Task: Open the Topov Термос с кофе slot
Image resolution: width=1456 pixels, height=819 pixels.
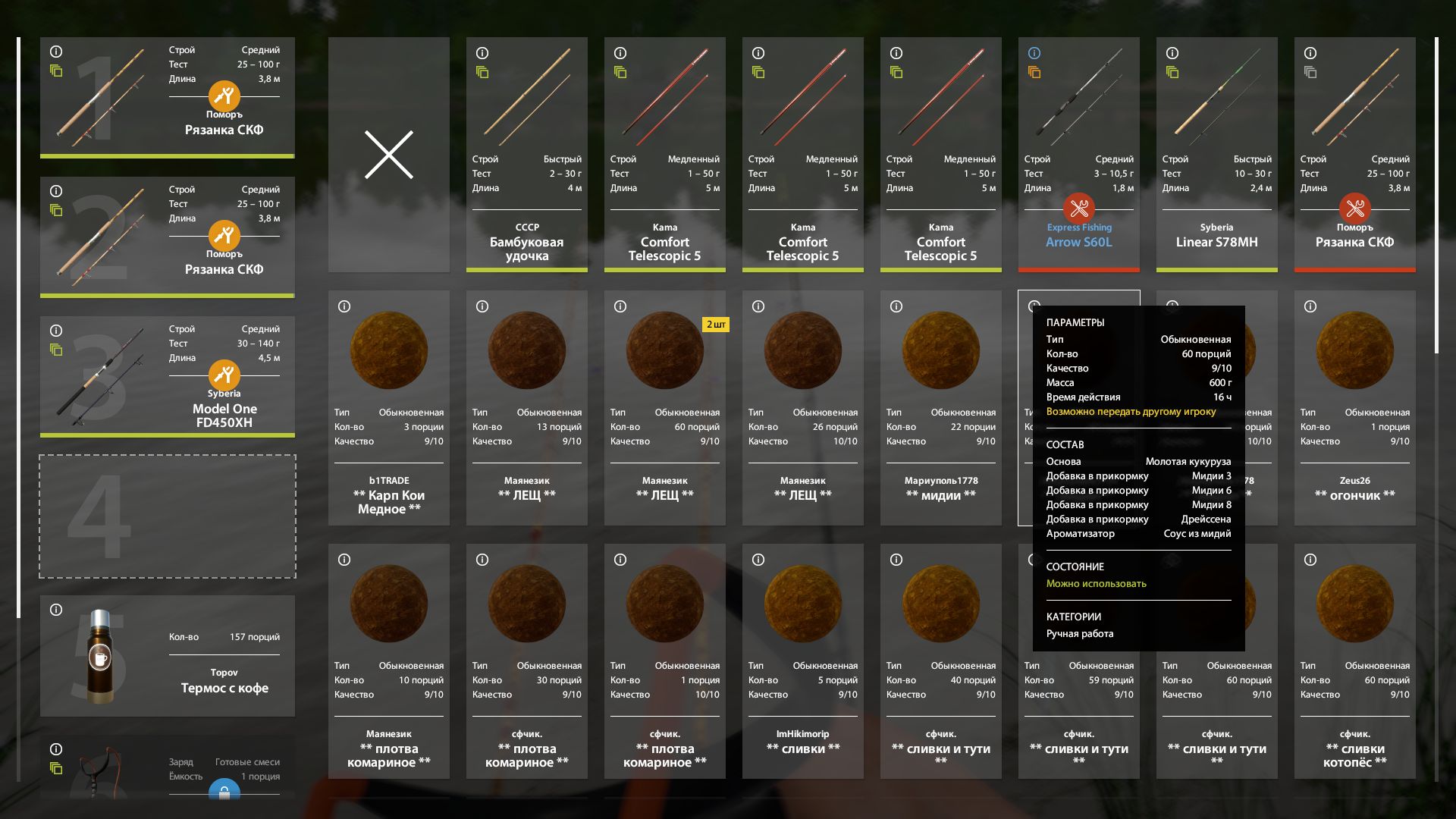Action: [x=167, y=656]
